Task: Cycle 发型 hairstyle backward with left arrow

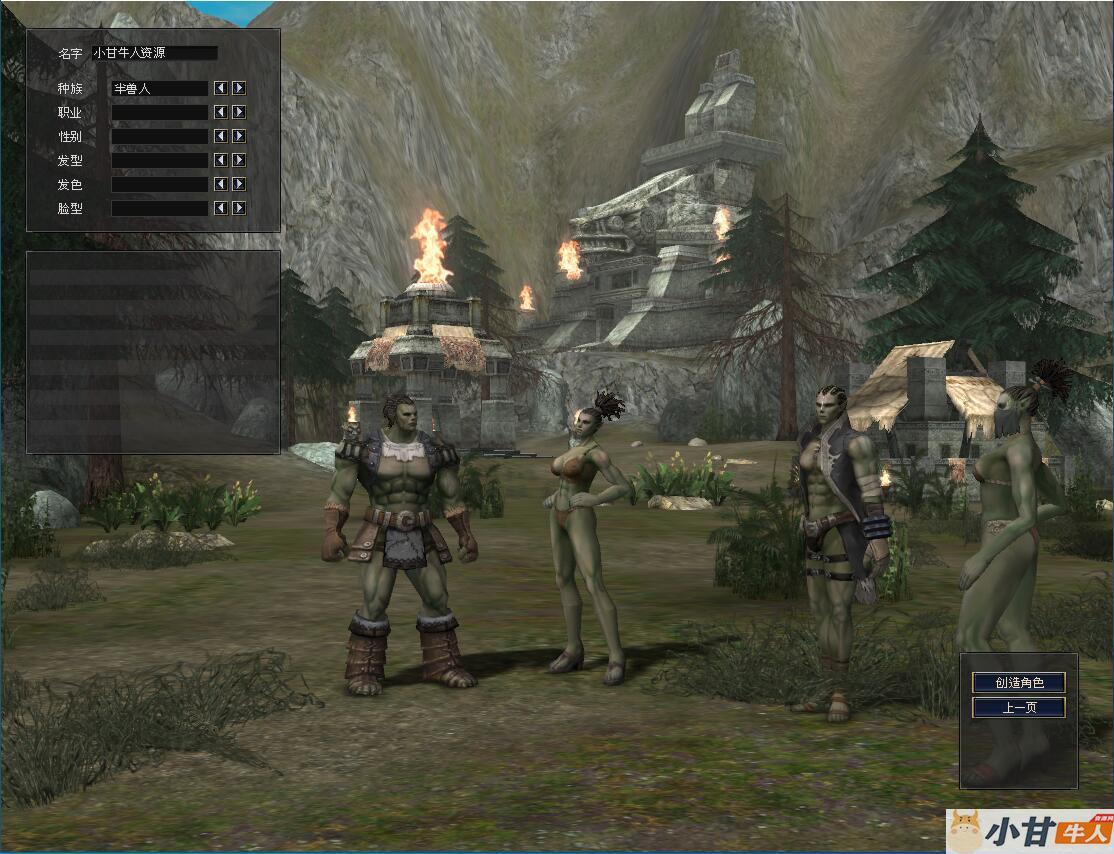Action: point(221,160)
